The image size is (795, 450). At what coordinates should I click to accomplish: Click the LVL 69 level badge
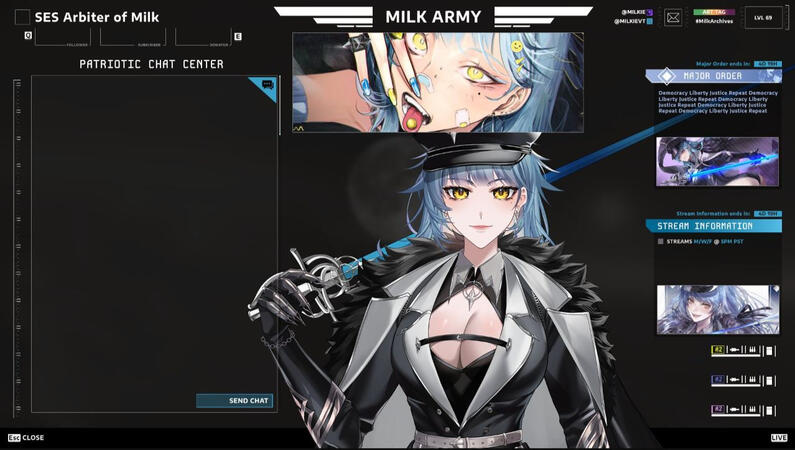(x=763, y=17)
